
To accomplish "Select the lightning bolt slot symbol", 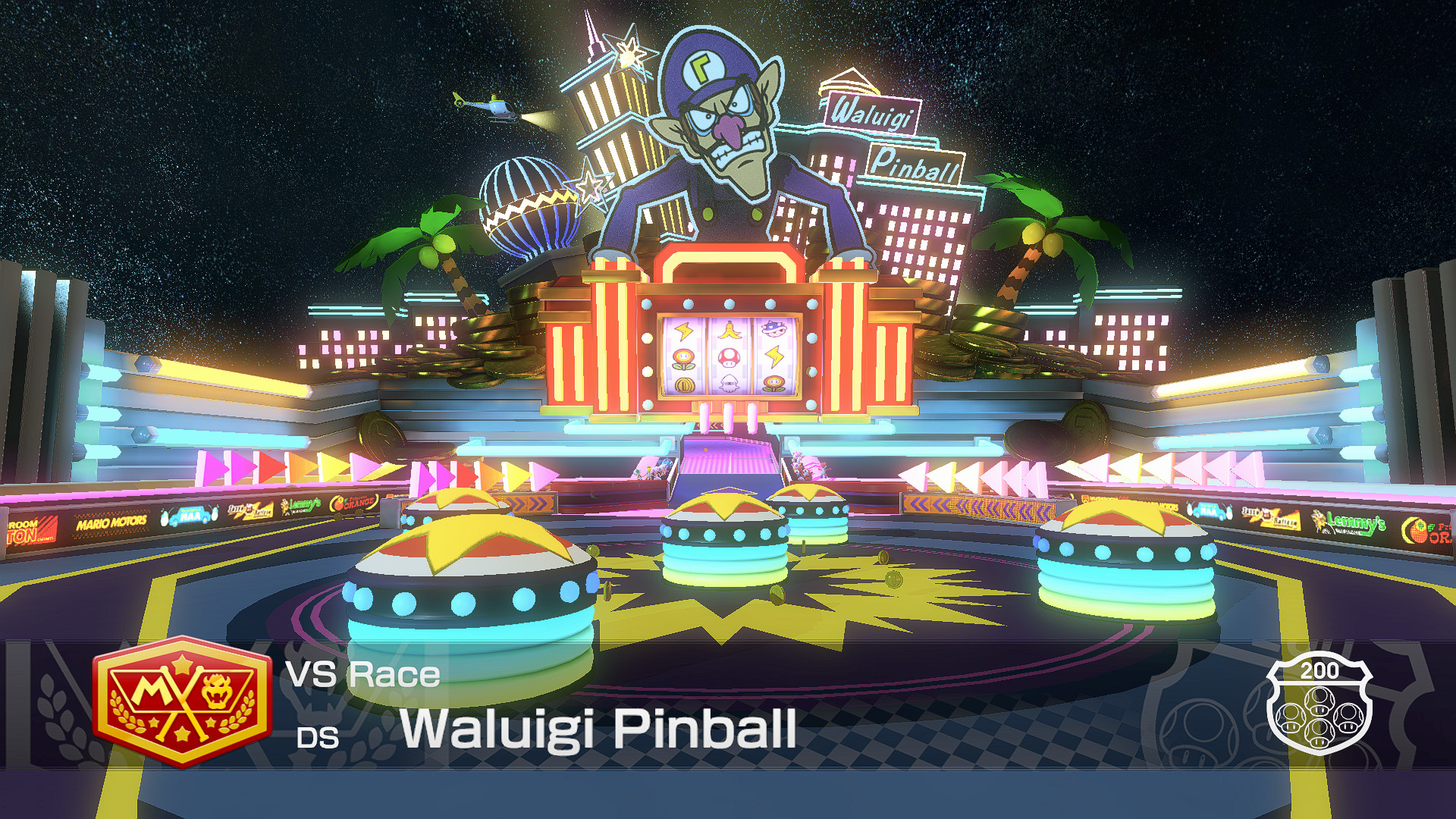I will (x=683, y=331).
